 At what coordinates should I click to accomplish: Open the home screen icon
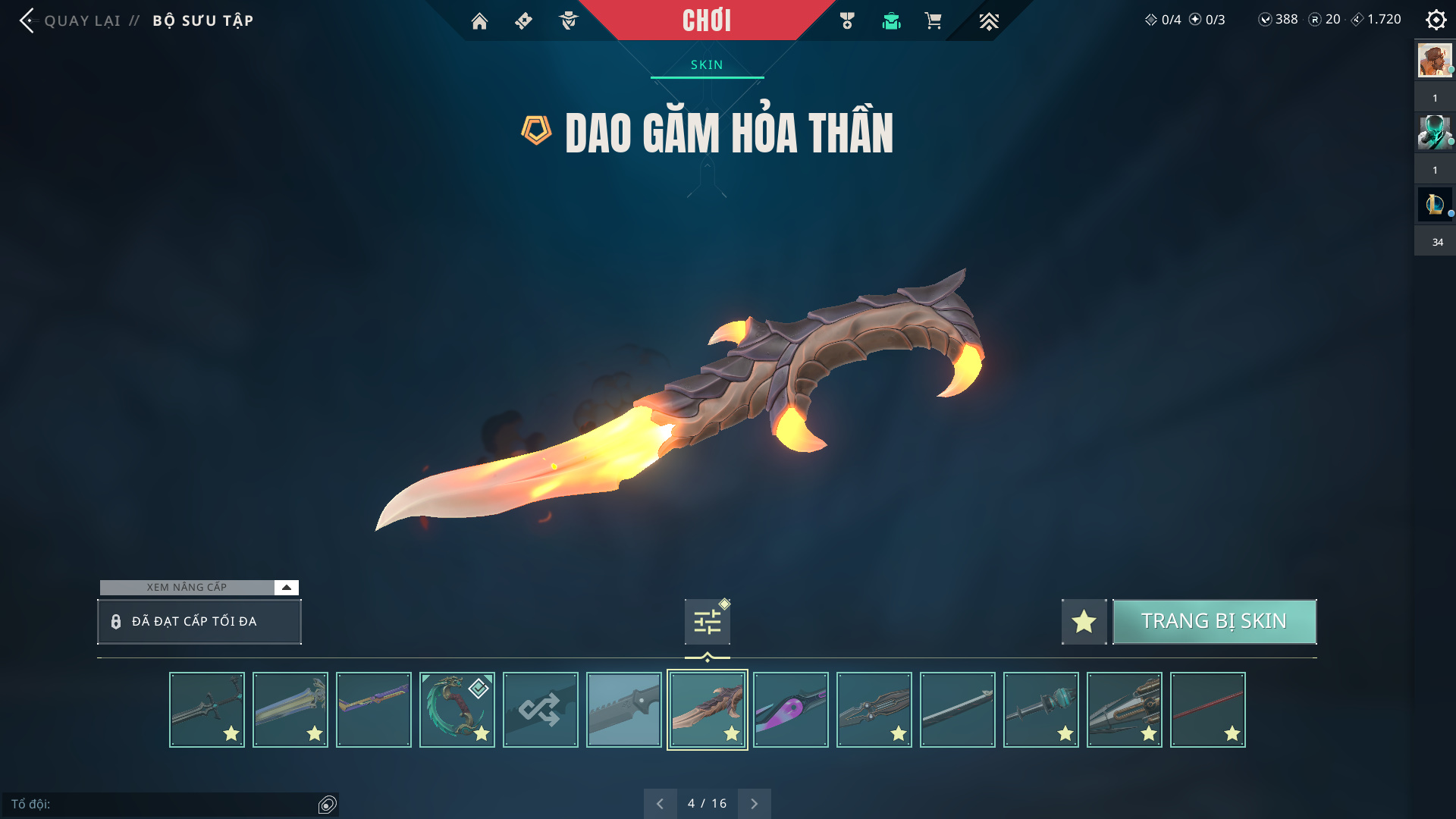pos(479,21)
